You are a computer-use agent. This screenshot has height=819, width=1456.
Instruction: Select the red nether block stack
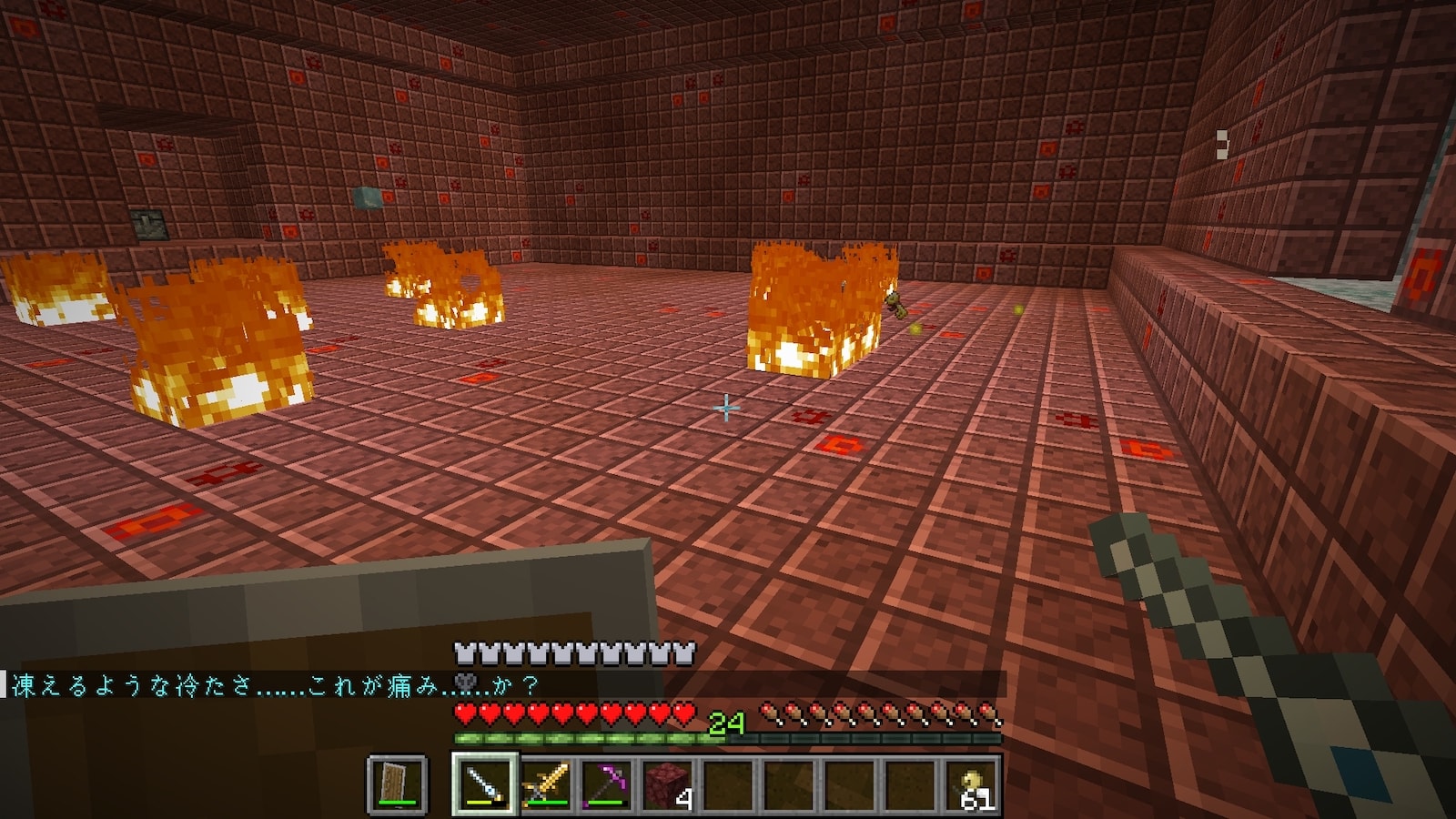point(668,784)
